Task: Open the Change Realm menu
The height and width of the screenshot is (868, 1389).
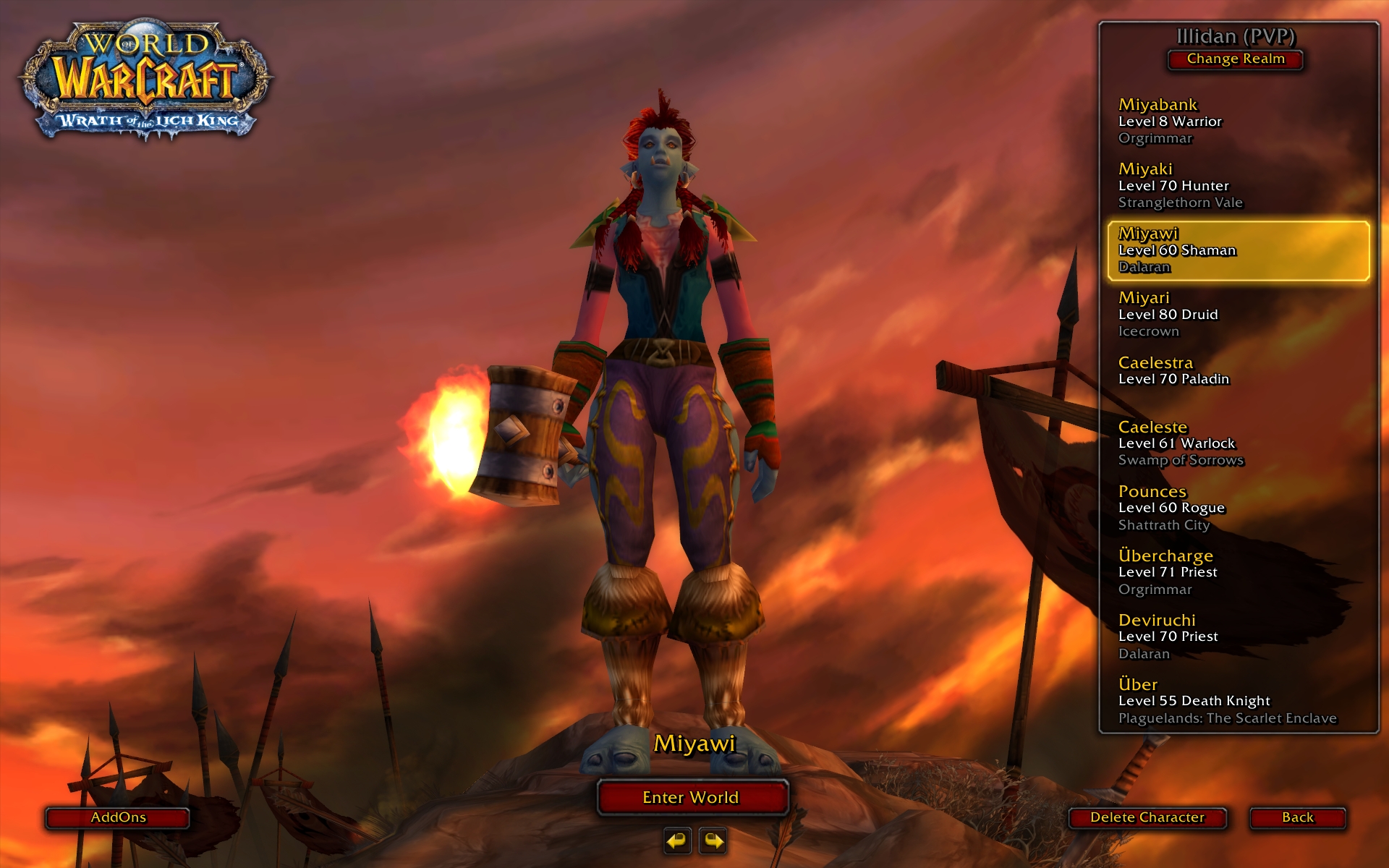Action: click(x=1236, y=59)
